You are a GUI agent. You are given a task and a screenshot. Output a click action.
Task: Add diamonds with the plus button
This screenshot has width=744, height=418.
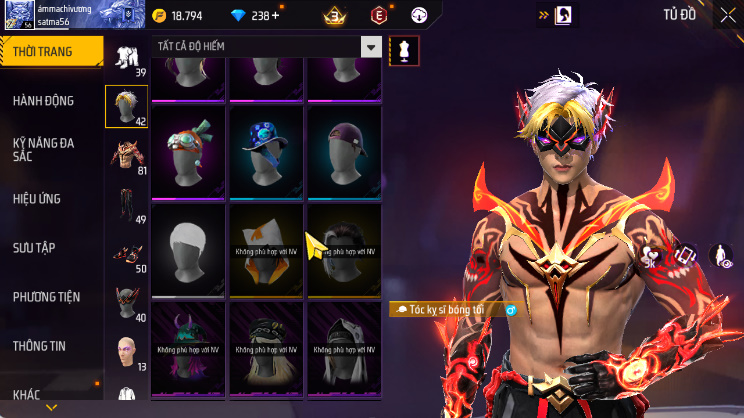275,15
